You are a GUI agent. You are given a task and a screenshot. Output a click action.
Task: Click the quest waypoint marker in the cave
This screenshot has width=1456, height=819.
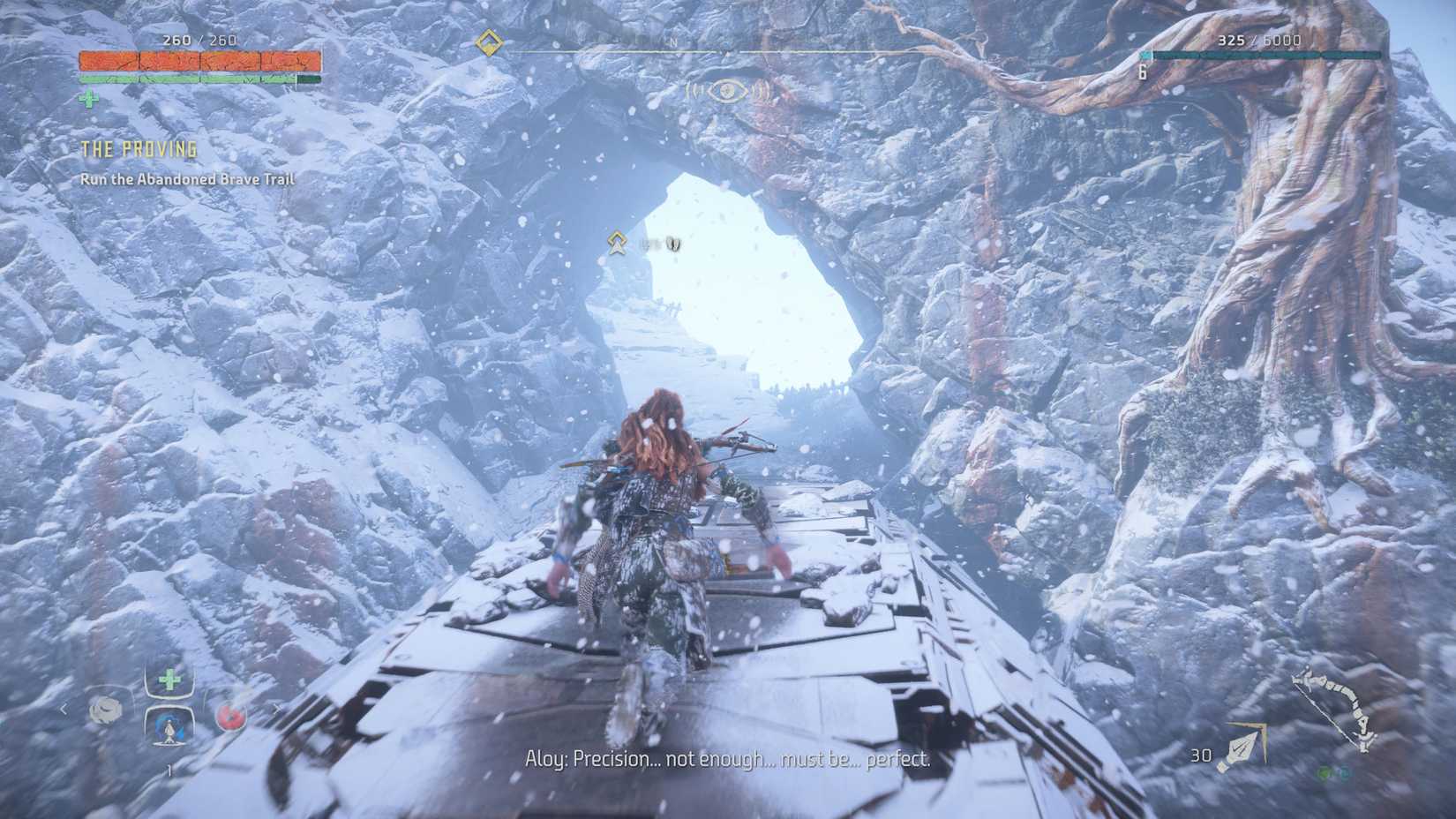[616, 242]
